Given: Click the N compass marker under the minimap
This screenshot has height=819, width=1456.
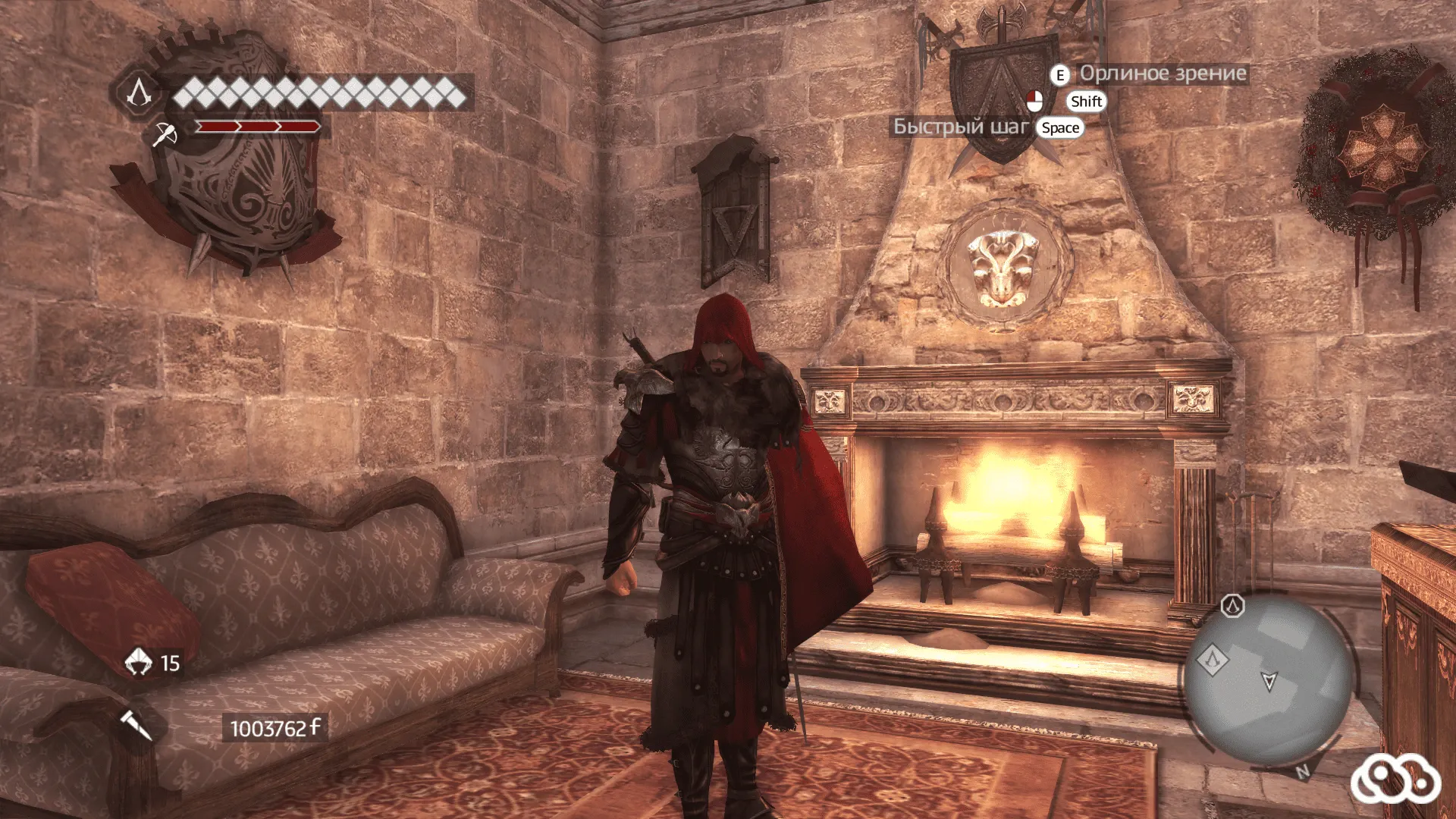Looking at the screenshot, I should point(1302,770).
